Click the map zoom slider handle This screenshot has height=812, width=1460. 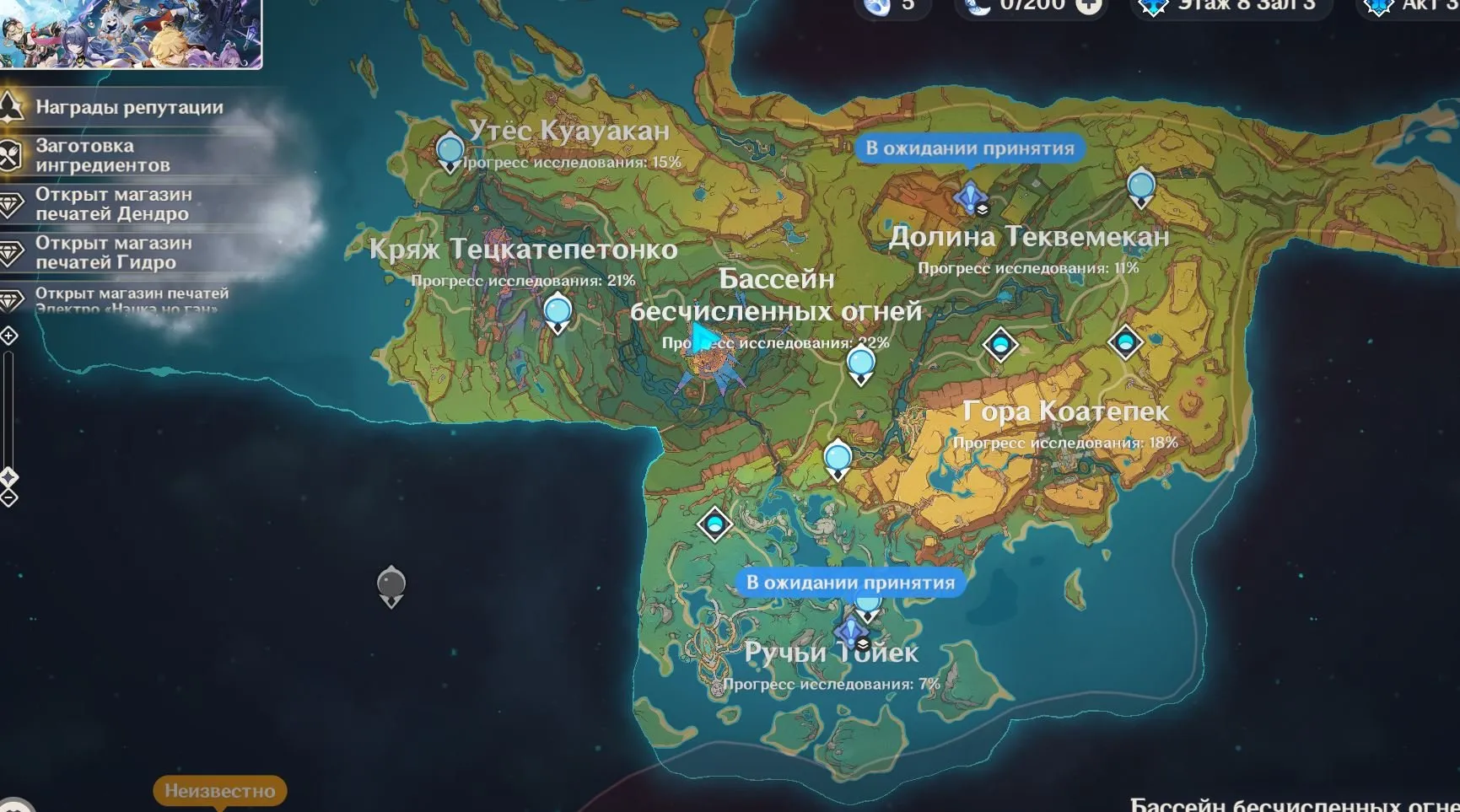tap(8, 478)
